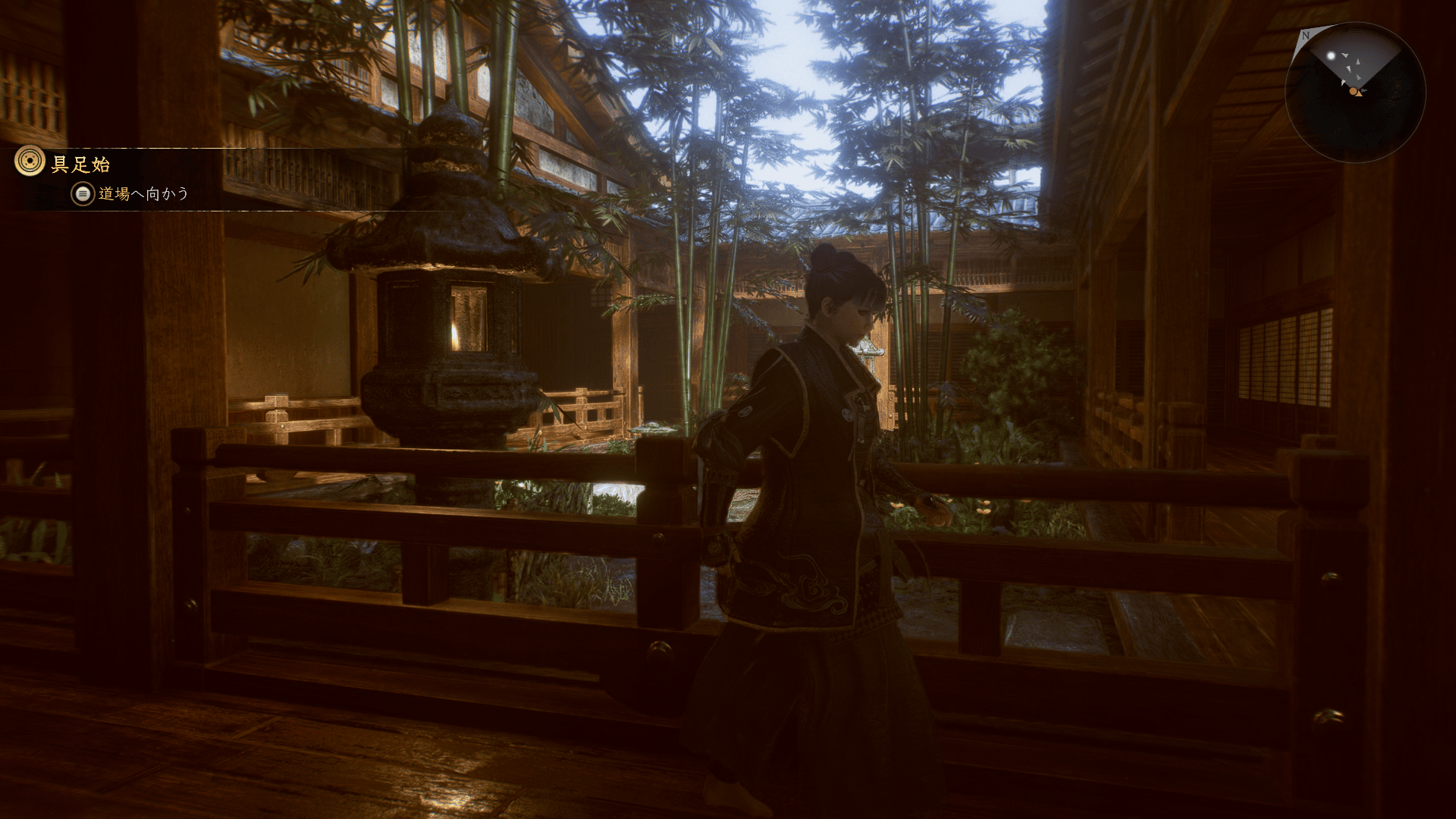The image size is (1456, 819).
Task: Open the 具足始 quest tracker title
Action: click(80, 164)
